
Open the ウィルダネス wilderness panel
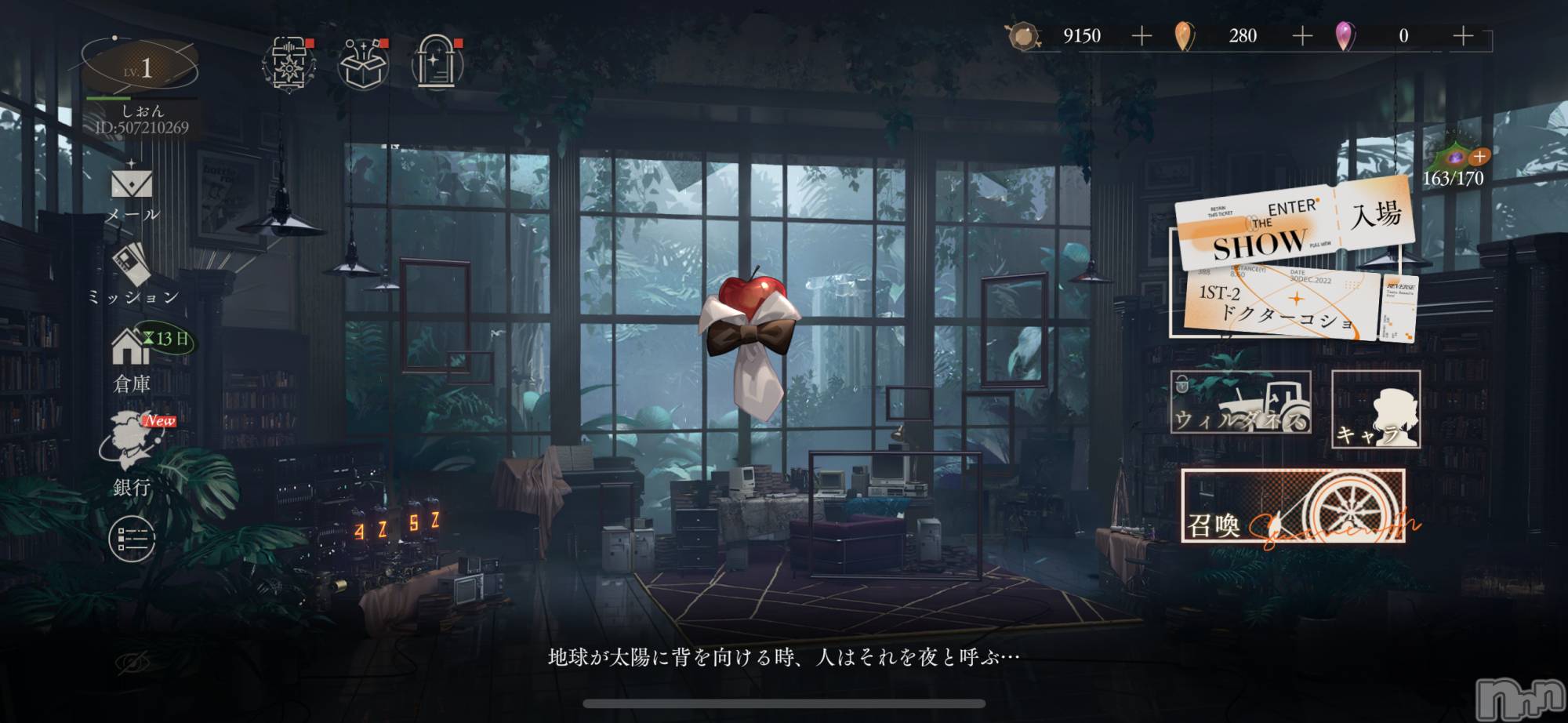coord(1240,402)
